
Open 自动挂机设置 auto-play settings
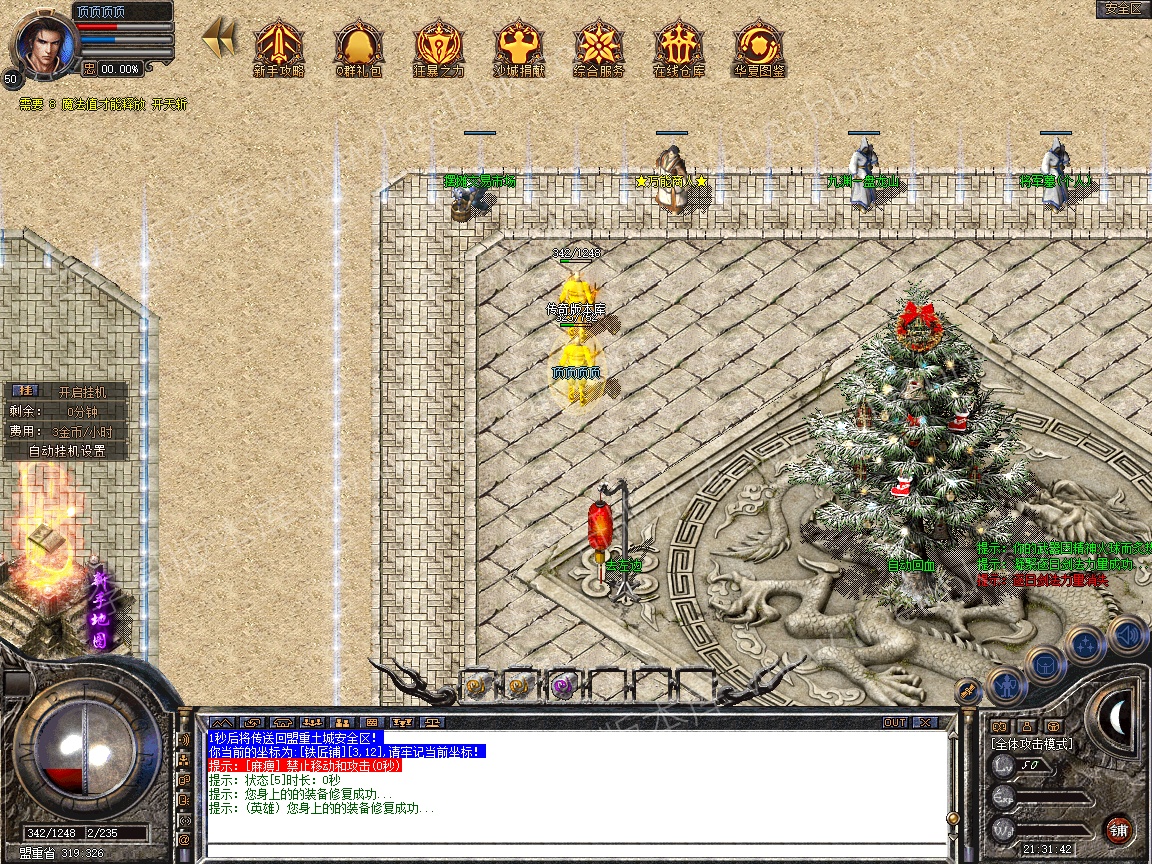click(x=67, y=450)
